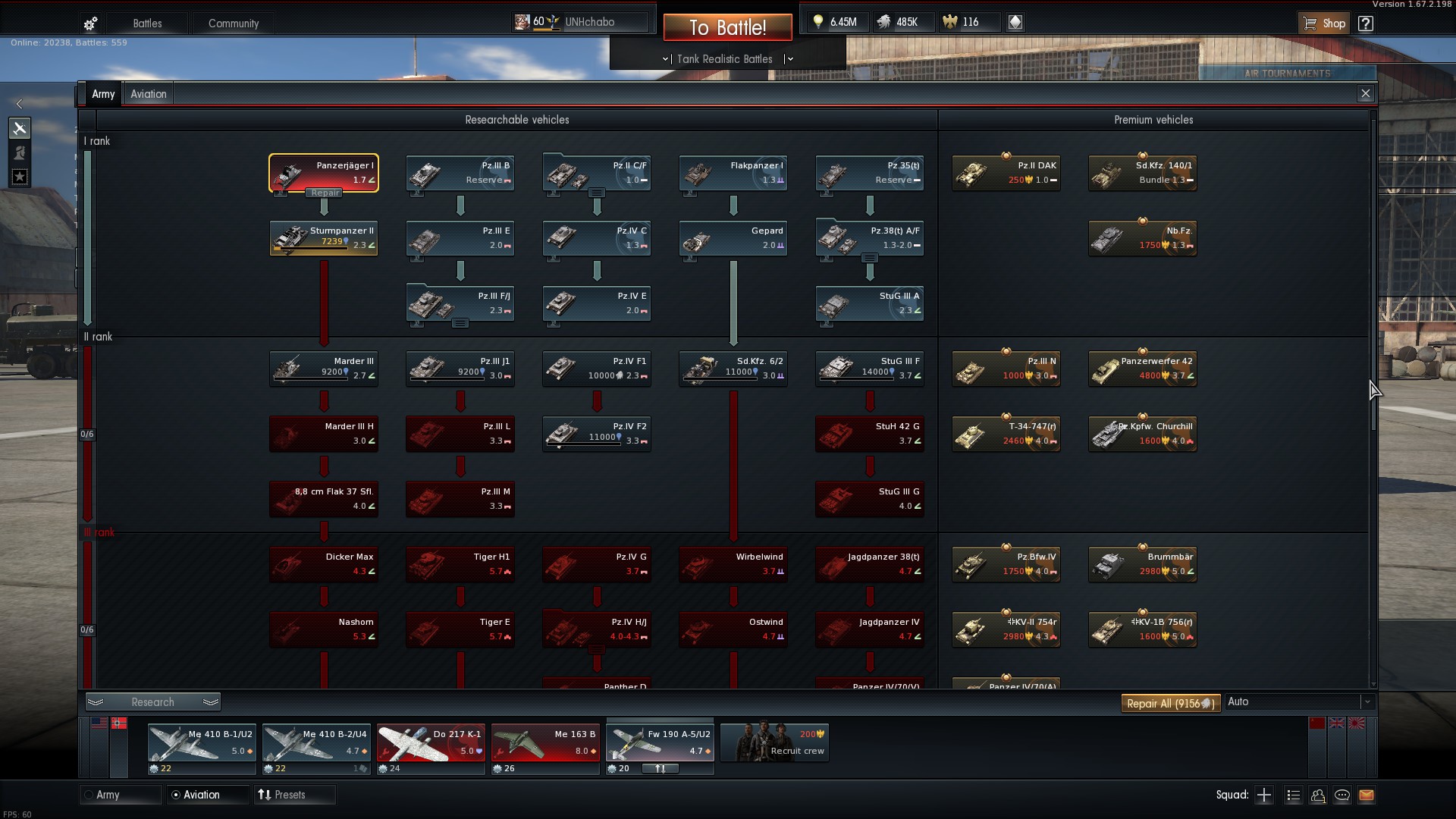1456x819 pixels.
Task: Recruit a new crew
Action: tap(774, 742)
